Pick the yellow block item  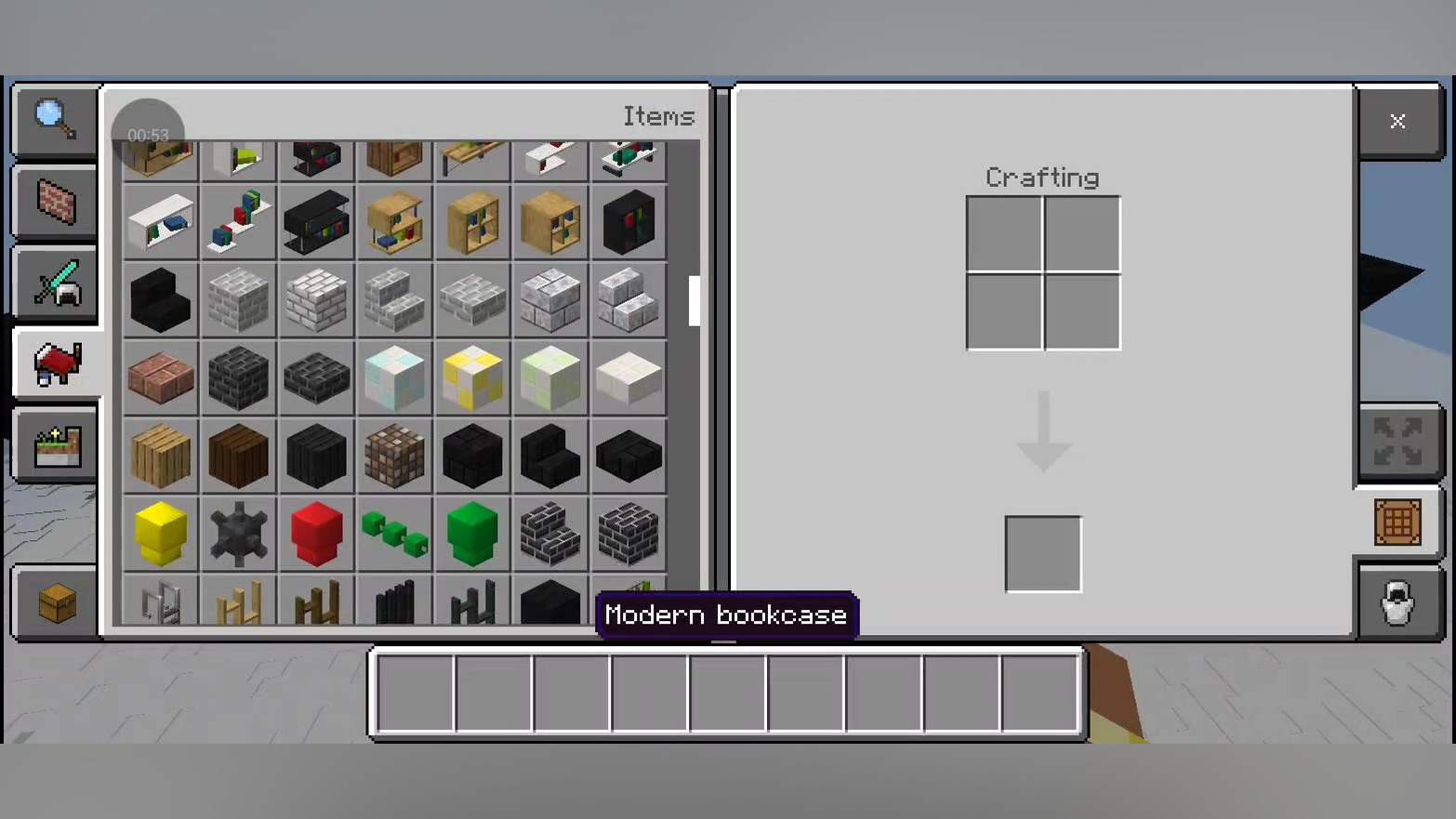pyautogui.click(x=161, y=534)
